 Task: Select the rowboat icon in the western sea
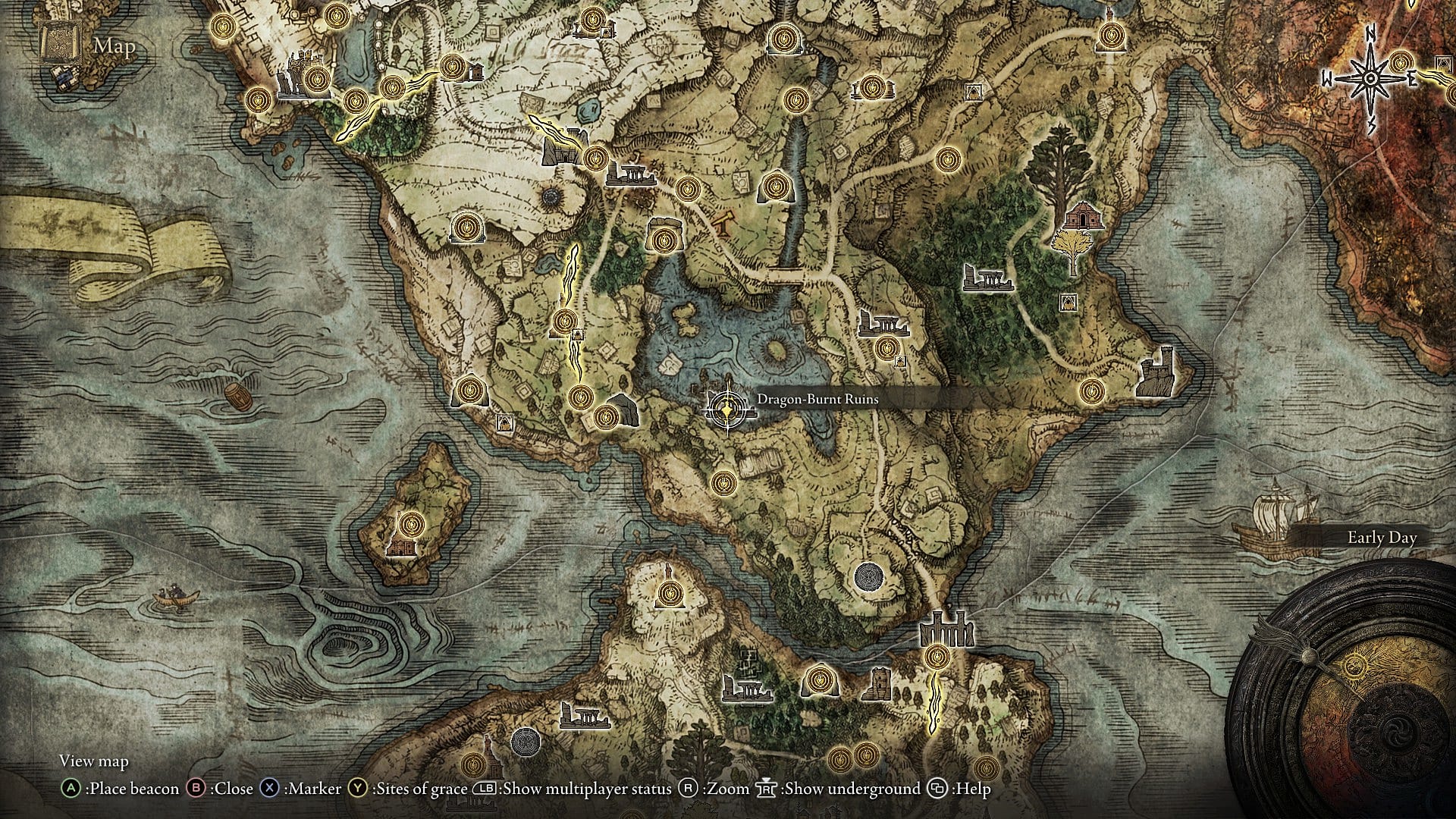(x=176, y=599)
